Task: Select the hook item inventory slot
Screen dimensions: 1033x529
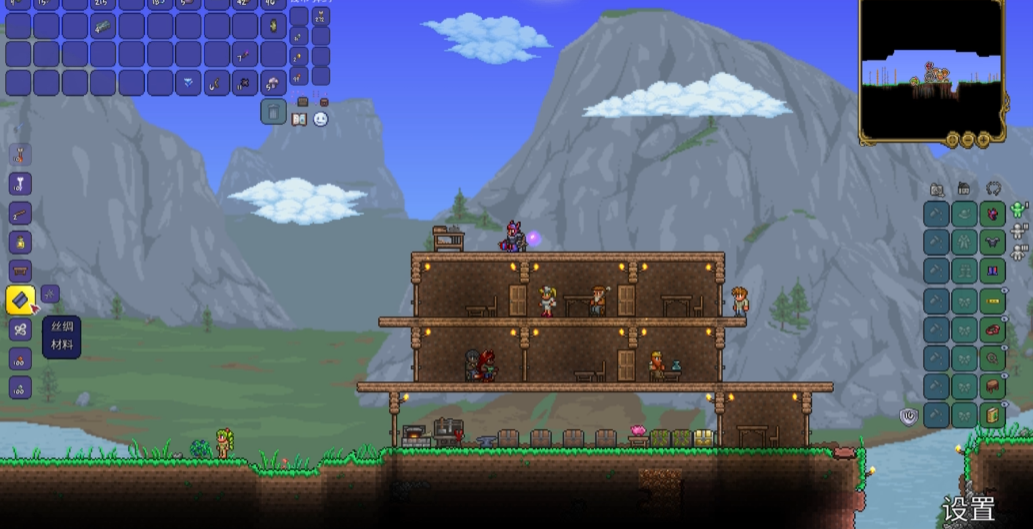Action: pyautogui.click(x=216, y=82)
